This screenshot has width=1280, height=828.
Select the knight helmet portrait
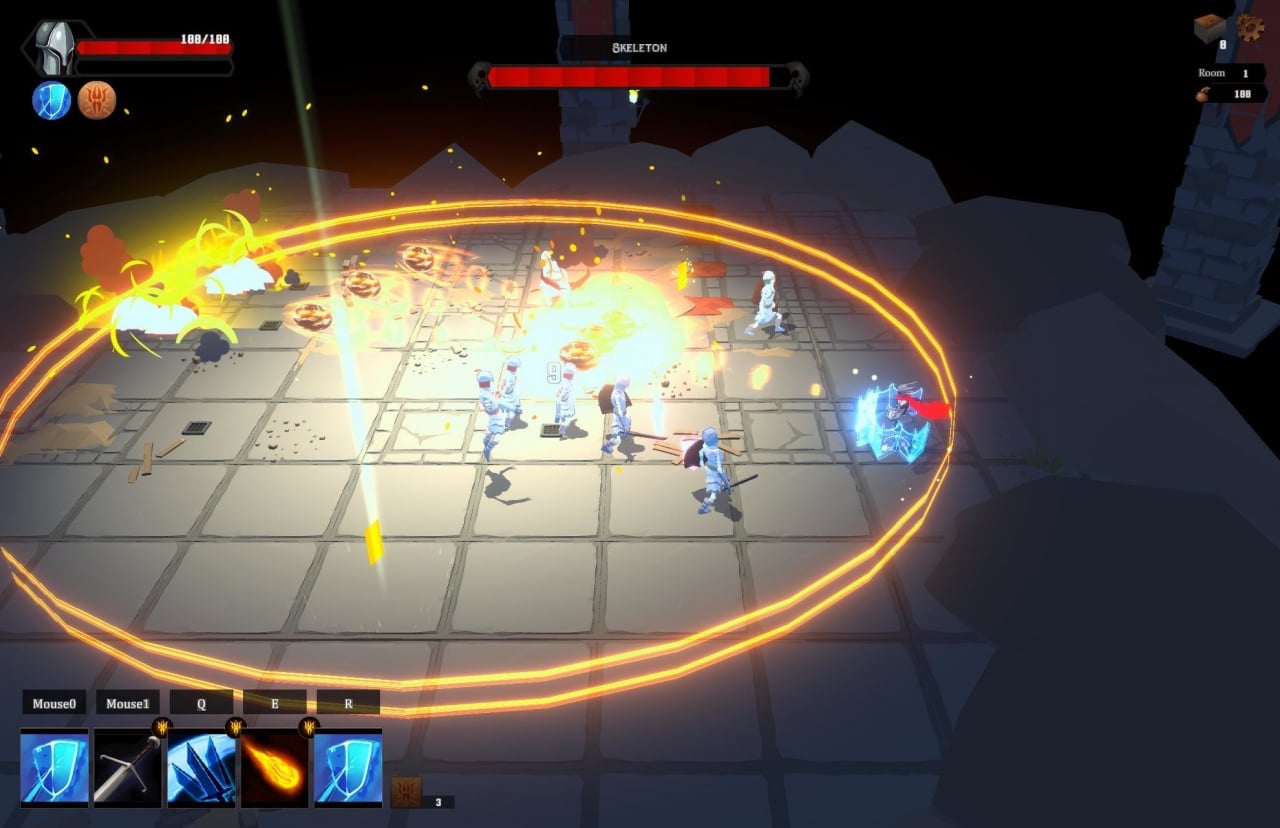pos(53,48)
